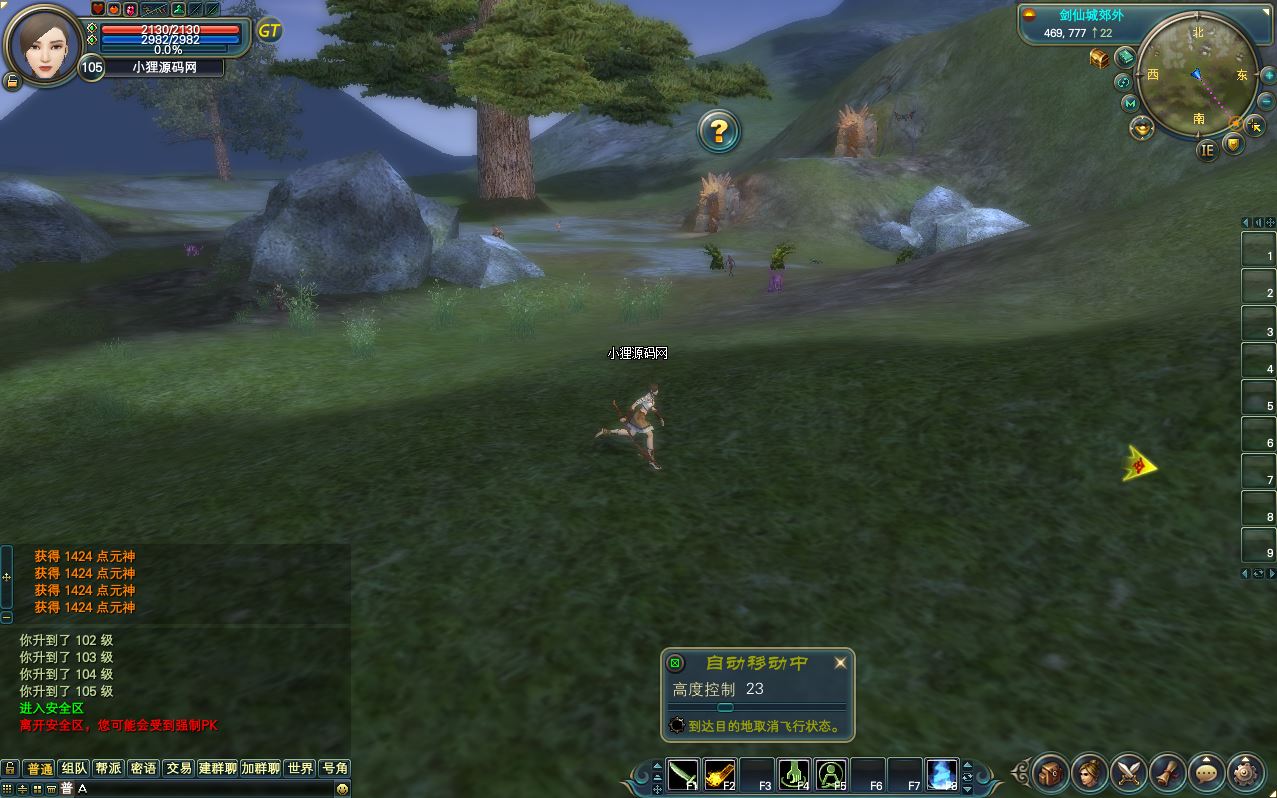Use the golden flame slash skill on F2
Image resolution: width=1277 pixels, height=798 pixels.
(720, 774)
